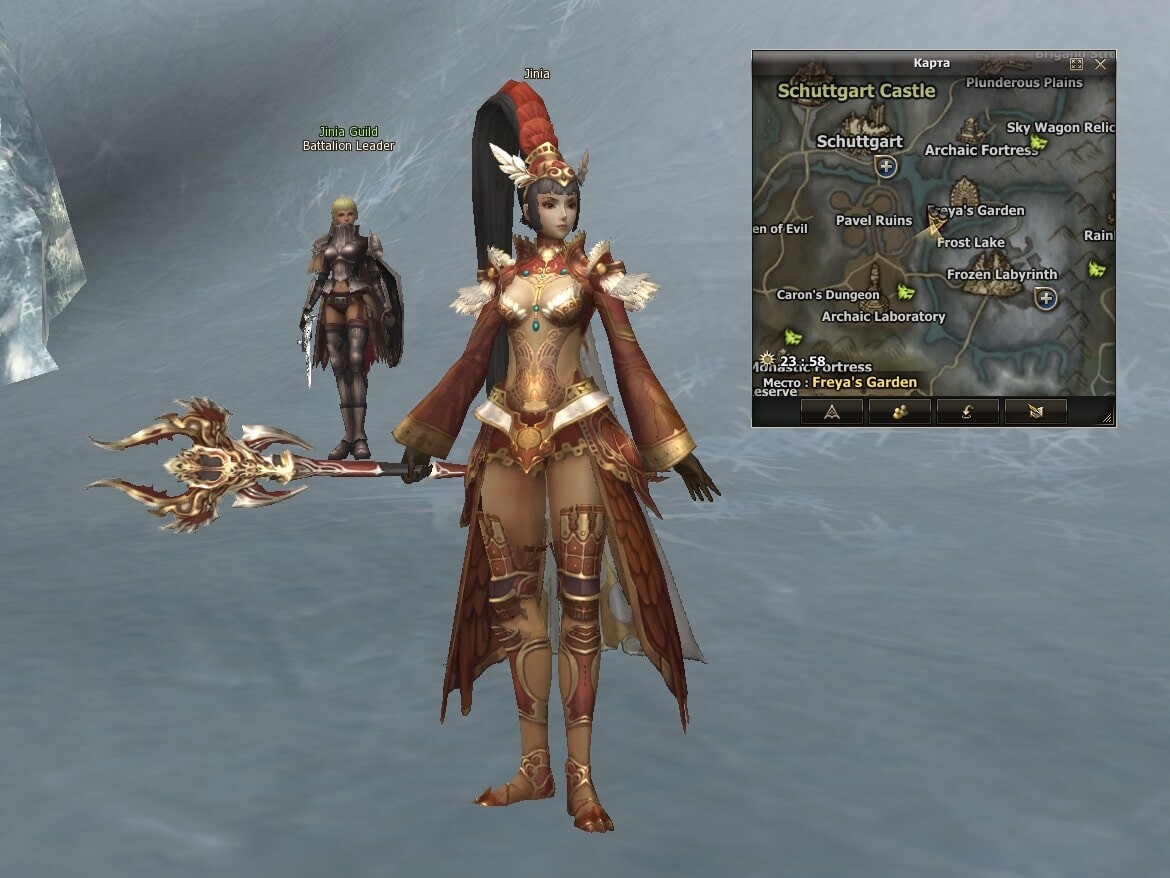Click the crossed flag button below the map
This screenshot has width=1170, height=878.
tap(1035, 412)
